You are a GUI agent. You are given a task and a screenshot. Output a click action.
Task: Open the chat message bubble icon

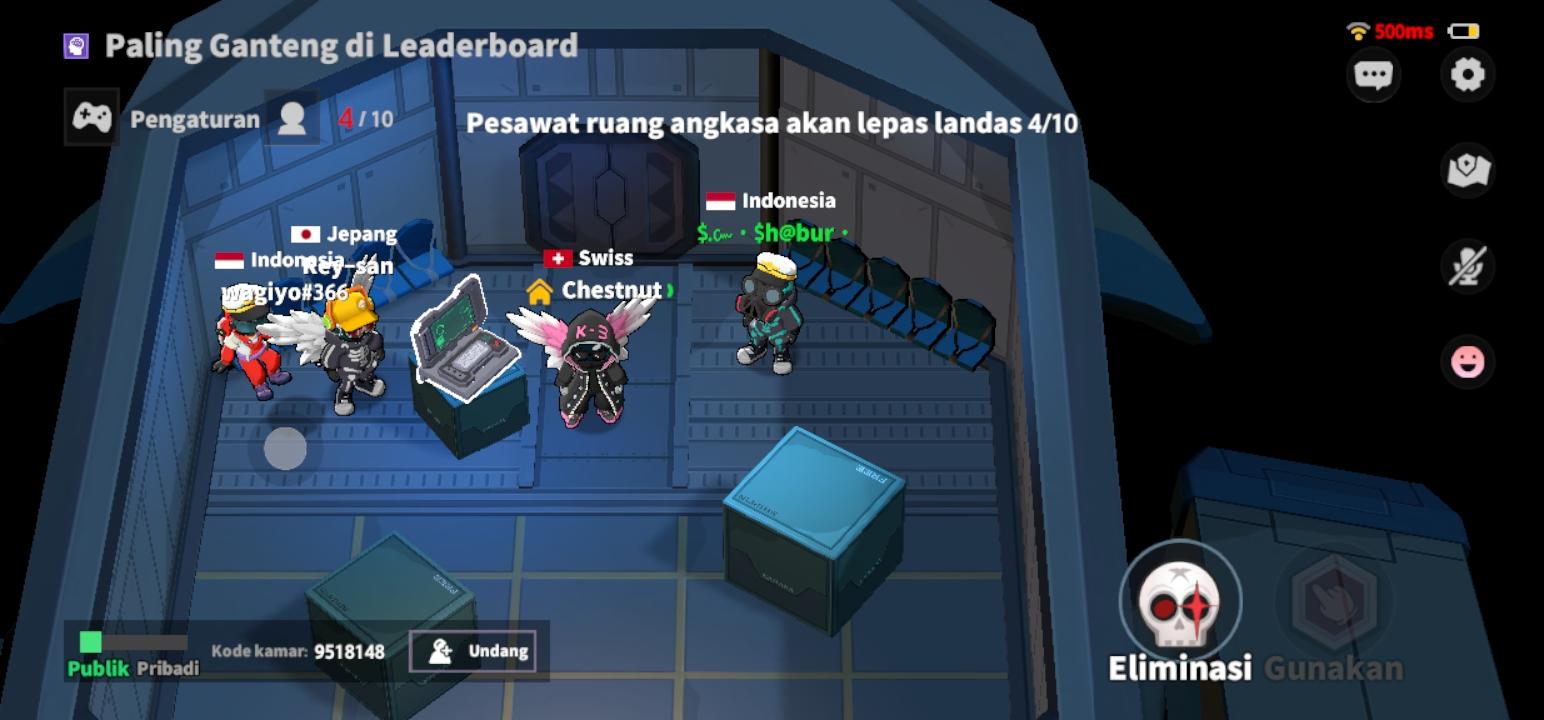[1374, 74]
